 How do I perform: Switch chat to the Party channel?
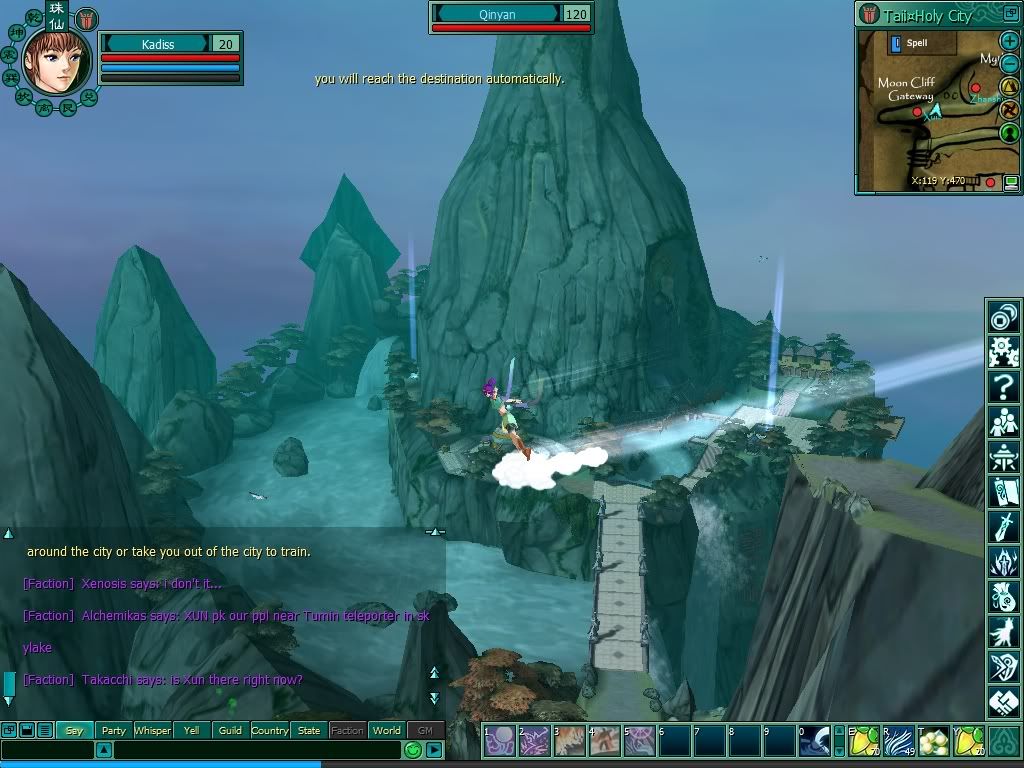pos(114,730)
